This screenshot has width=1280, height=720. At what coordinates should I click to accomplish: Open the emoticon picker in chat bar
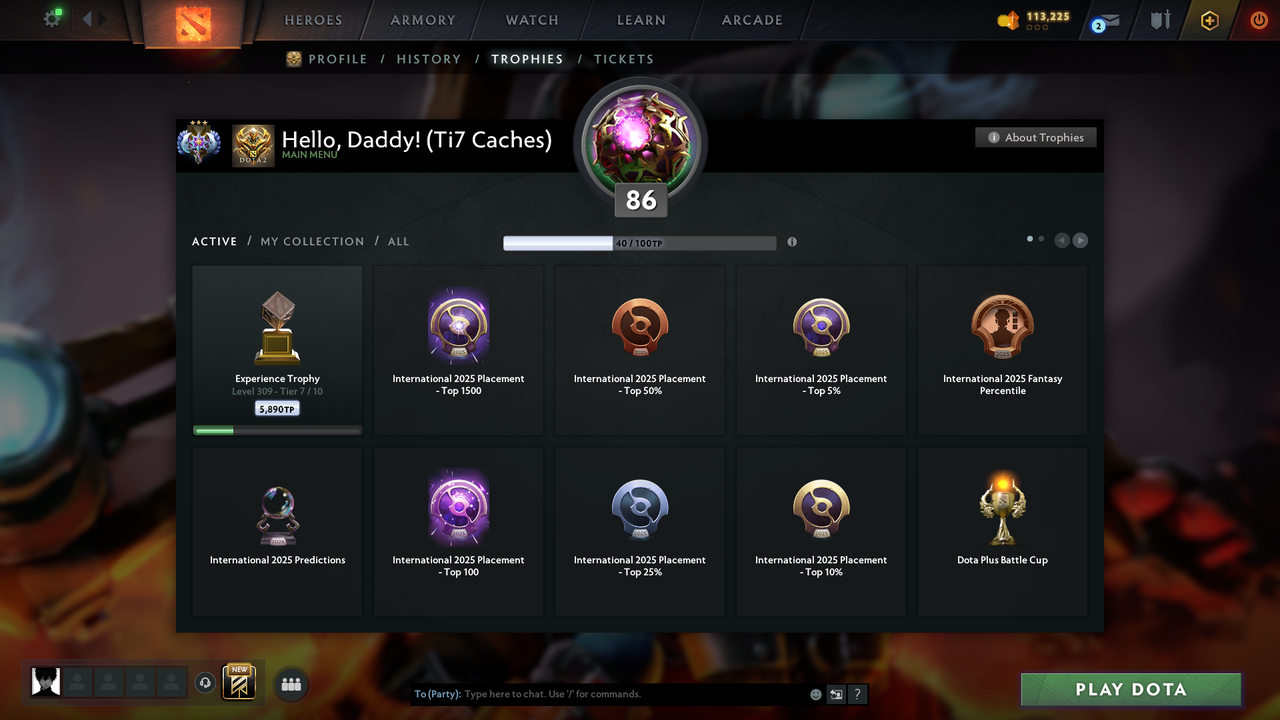(x=815, y=693)
